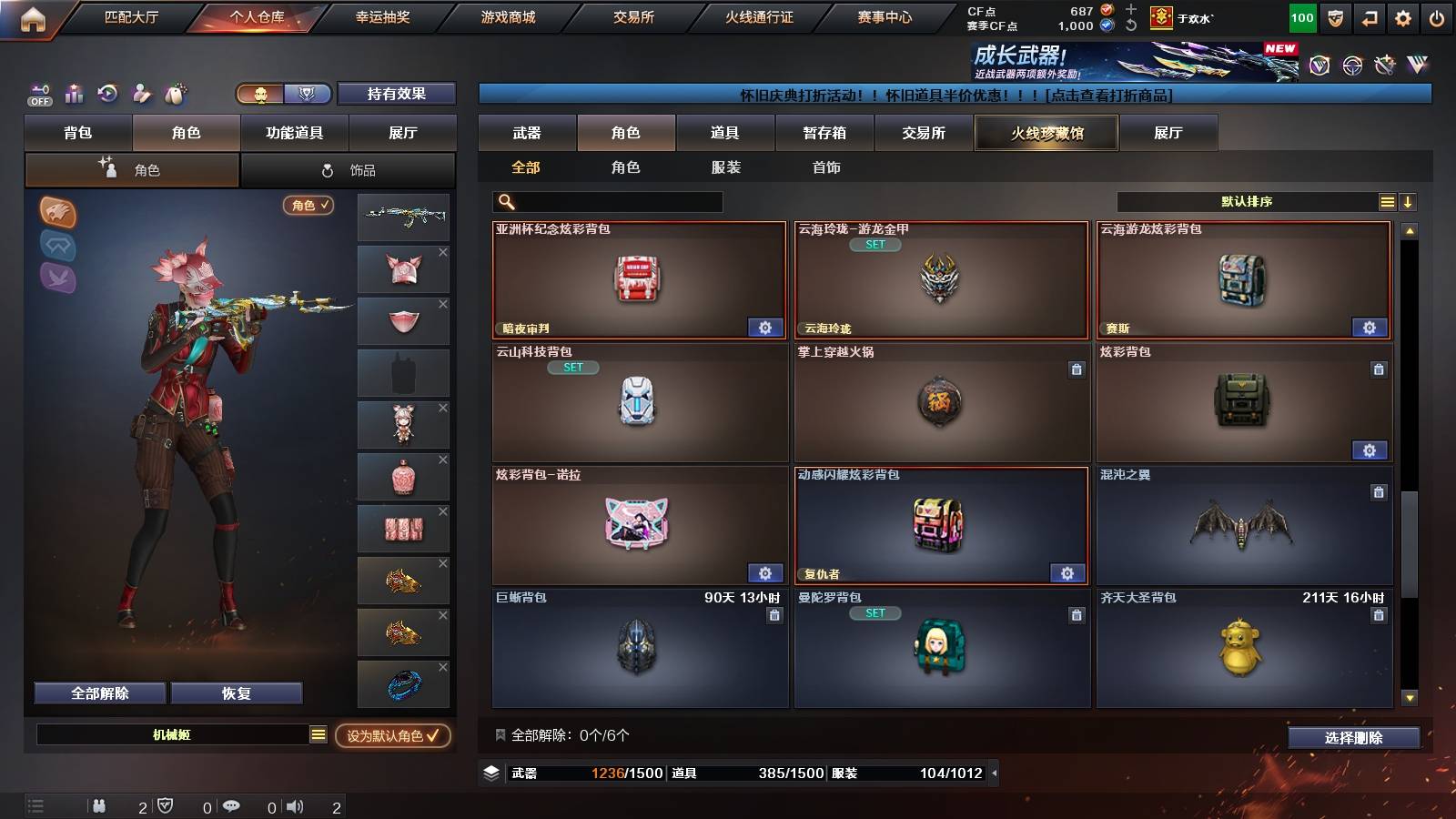Open the 默认排序 sorting dropdown
The image size is (1456, 819).
pyautogui.click(x=1247, y=201)
